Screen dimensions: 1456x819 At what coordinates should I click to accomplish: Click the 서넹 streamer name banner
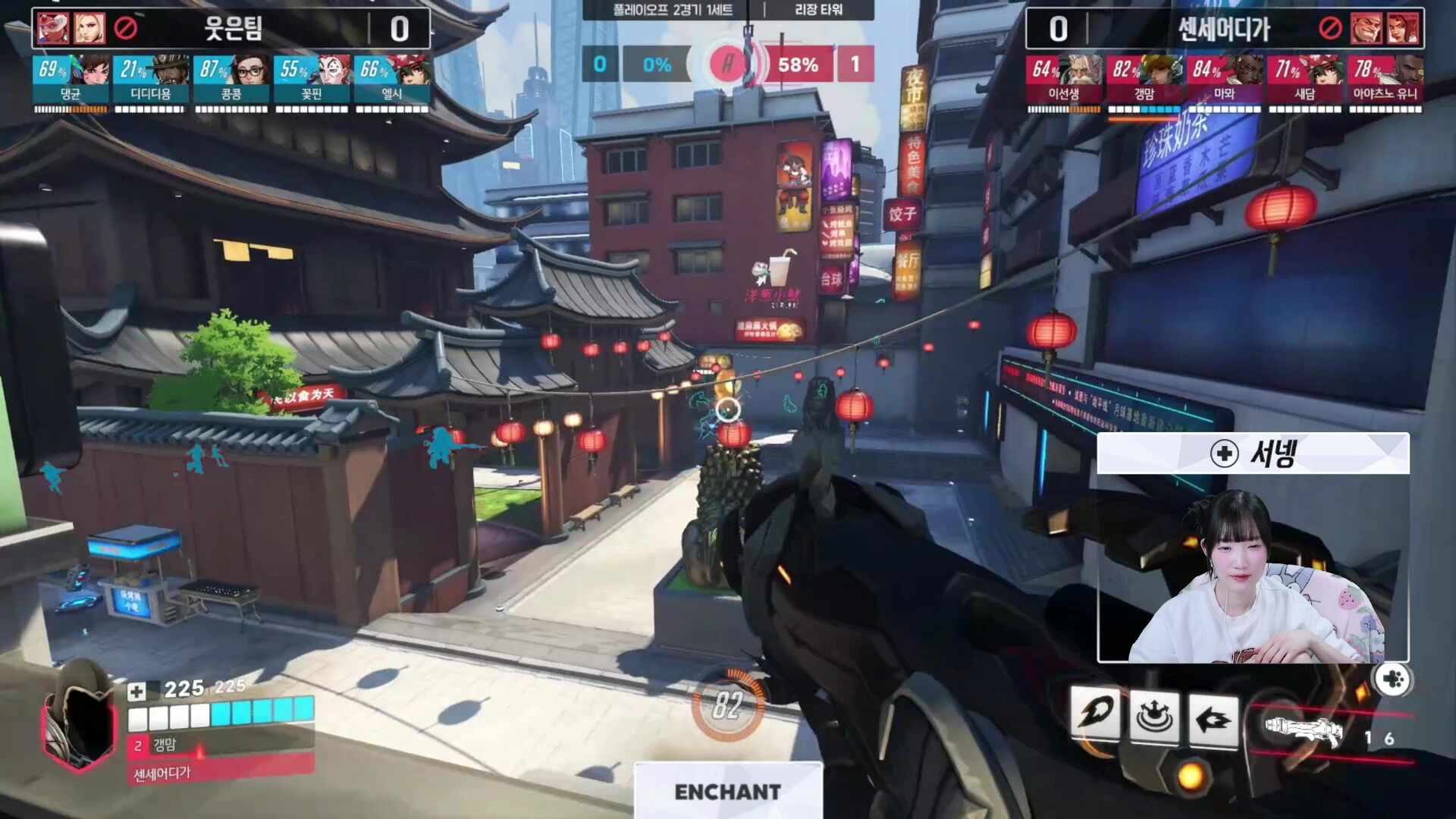pyautogui.click(x=1253, y=453)
